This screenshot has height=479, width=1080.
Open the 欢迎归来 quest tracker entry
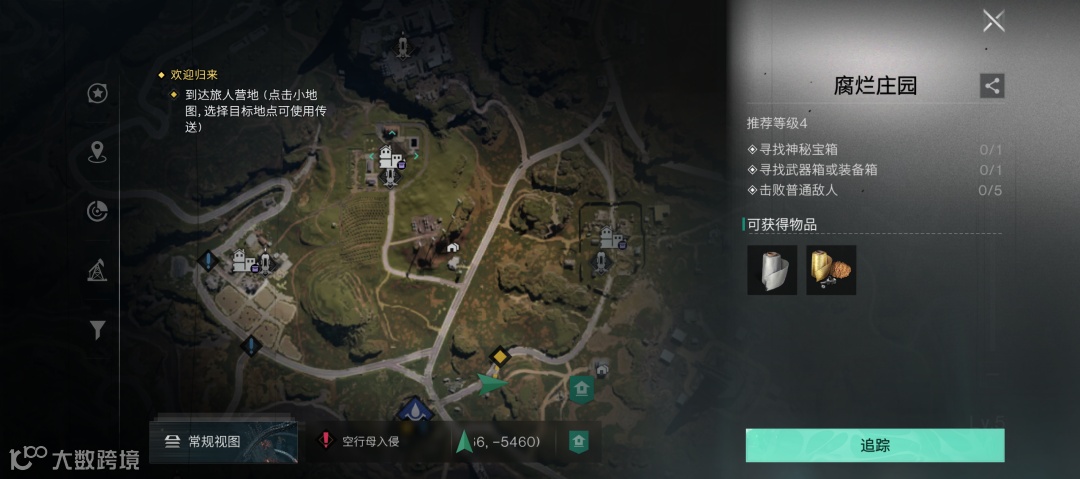[194, 75]
